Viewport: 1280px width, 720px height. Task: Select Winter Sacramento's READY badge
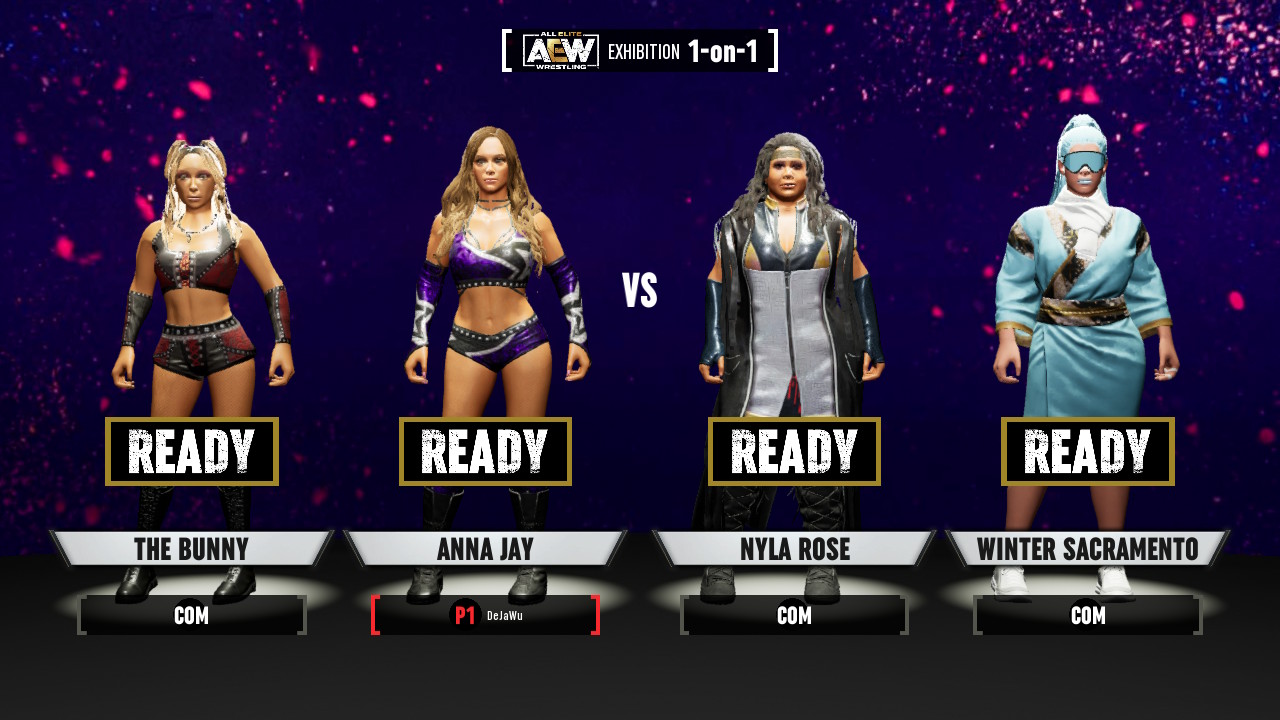1087,451
